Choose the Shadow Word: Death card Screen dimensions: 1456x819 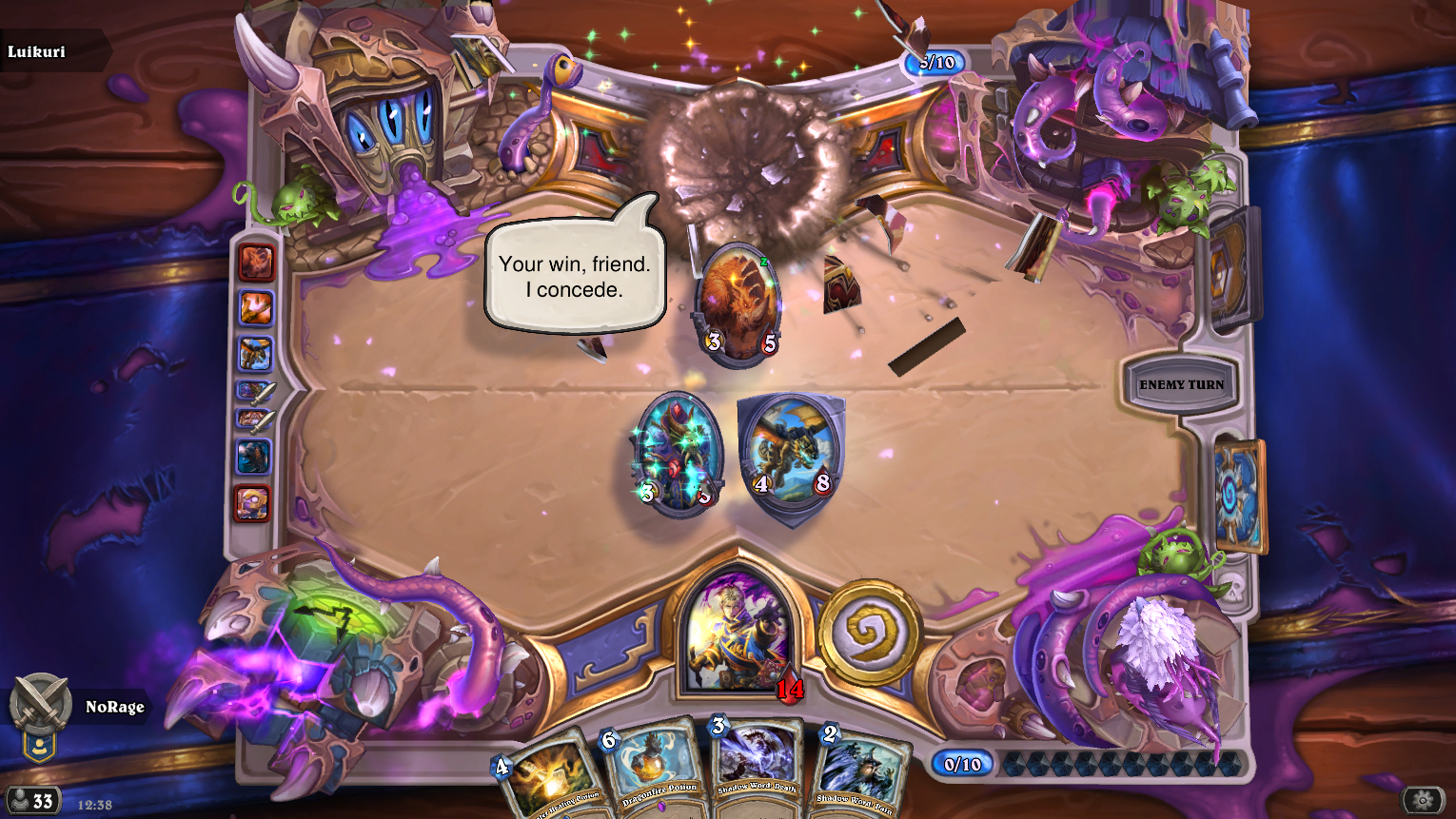point(757,769)
